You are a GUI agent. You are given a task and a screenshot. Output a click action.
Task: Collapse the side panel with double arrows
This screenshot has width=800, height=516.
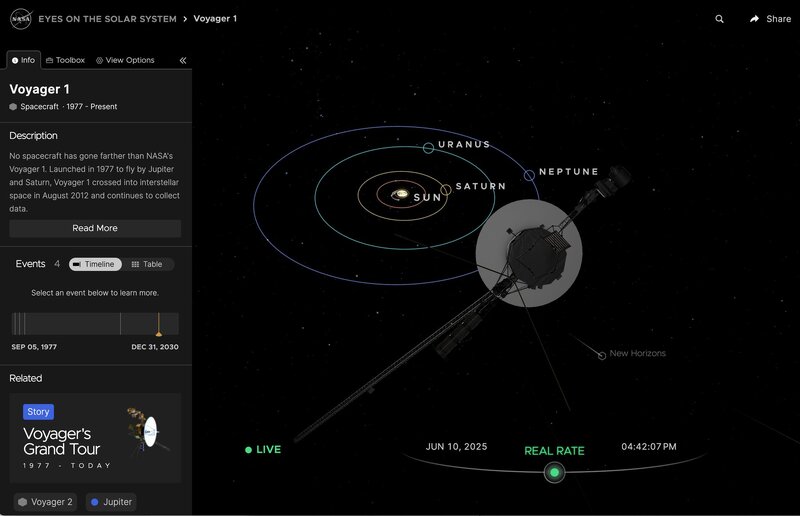point(183,60)
